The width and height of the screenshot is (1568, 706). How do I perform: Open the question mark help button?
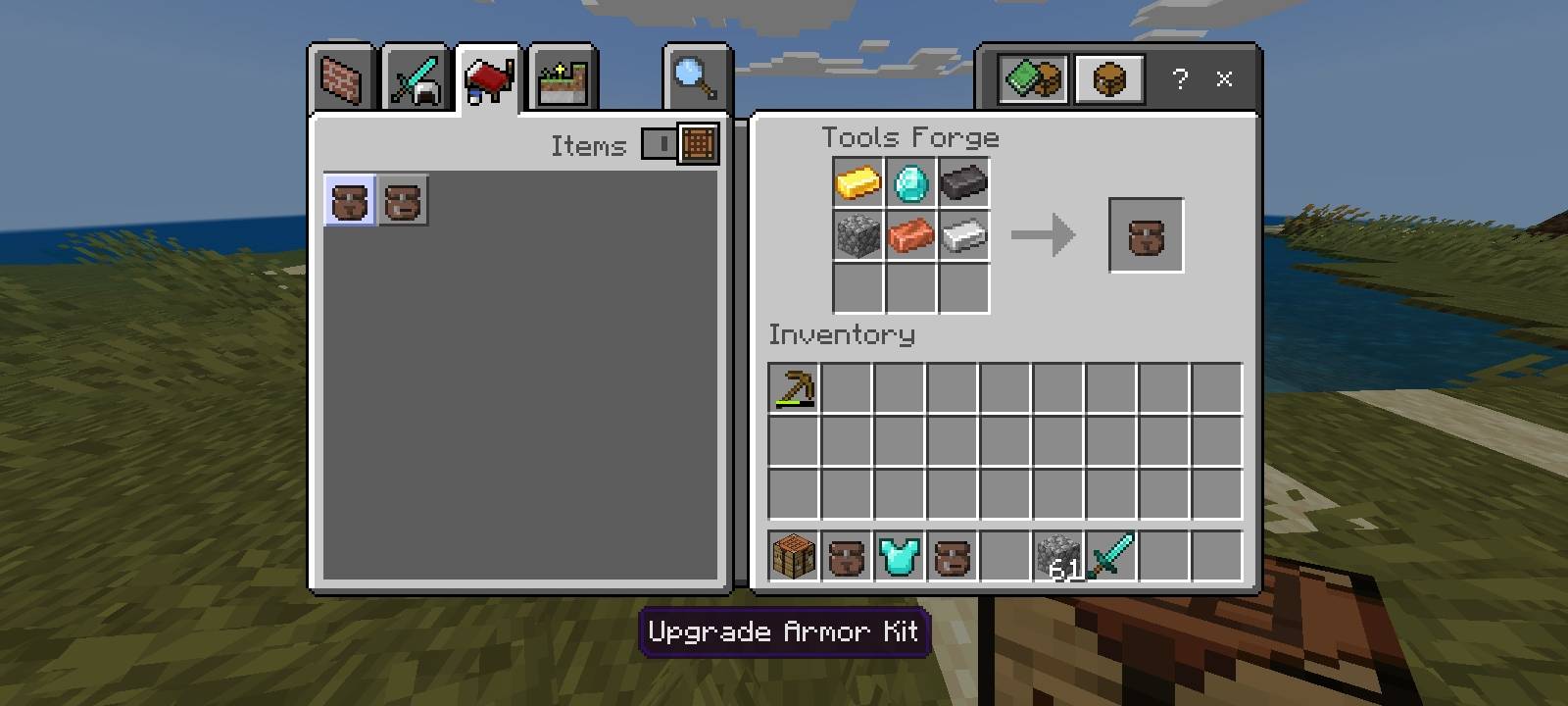coord(1180,79)
